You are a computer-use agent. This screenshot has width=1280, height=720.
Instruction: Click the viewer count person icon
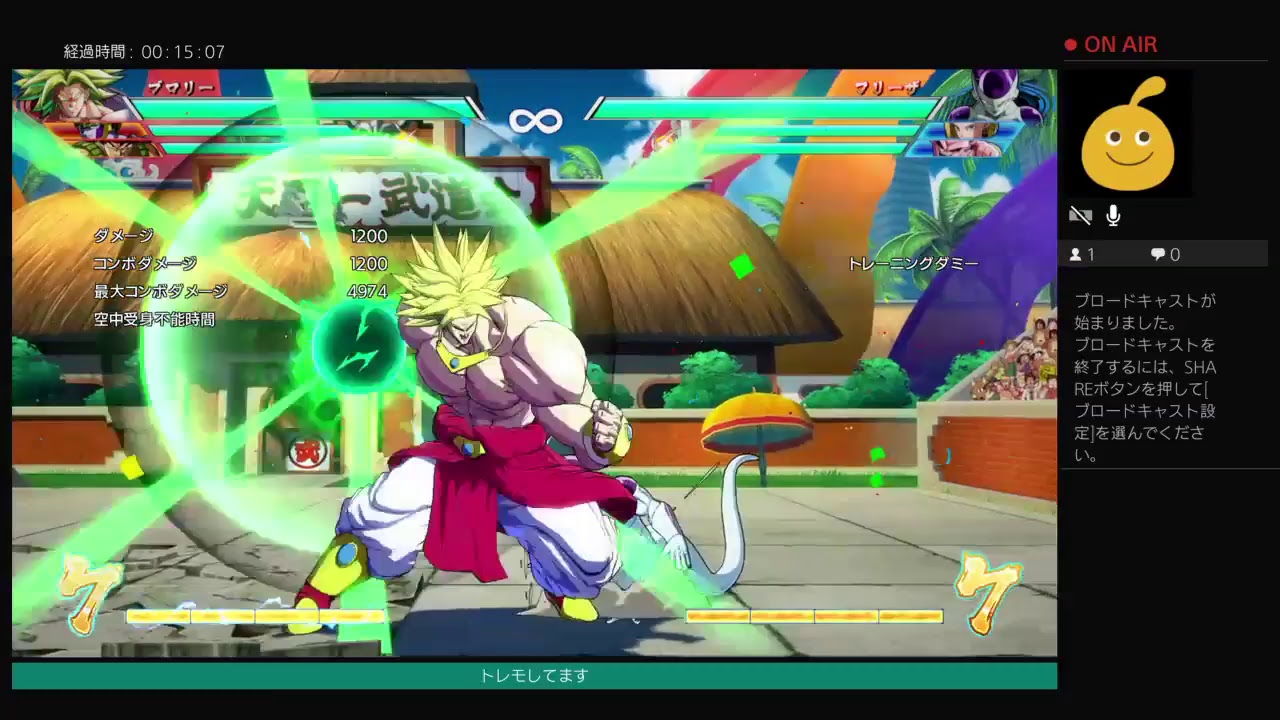[1078, 254]
